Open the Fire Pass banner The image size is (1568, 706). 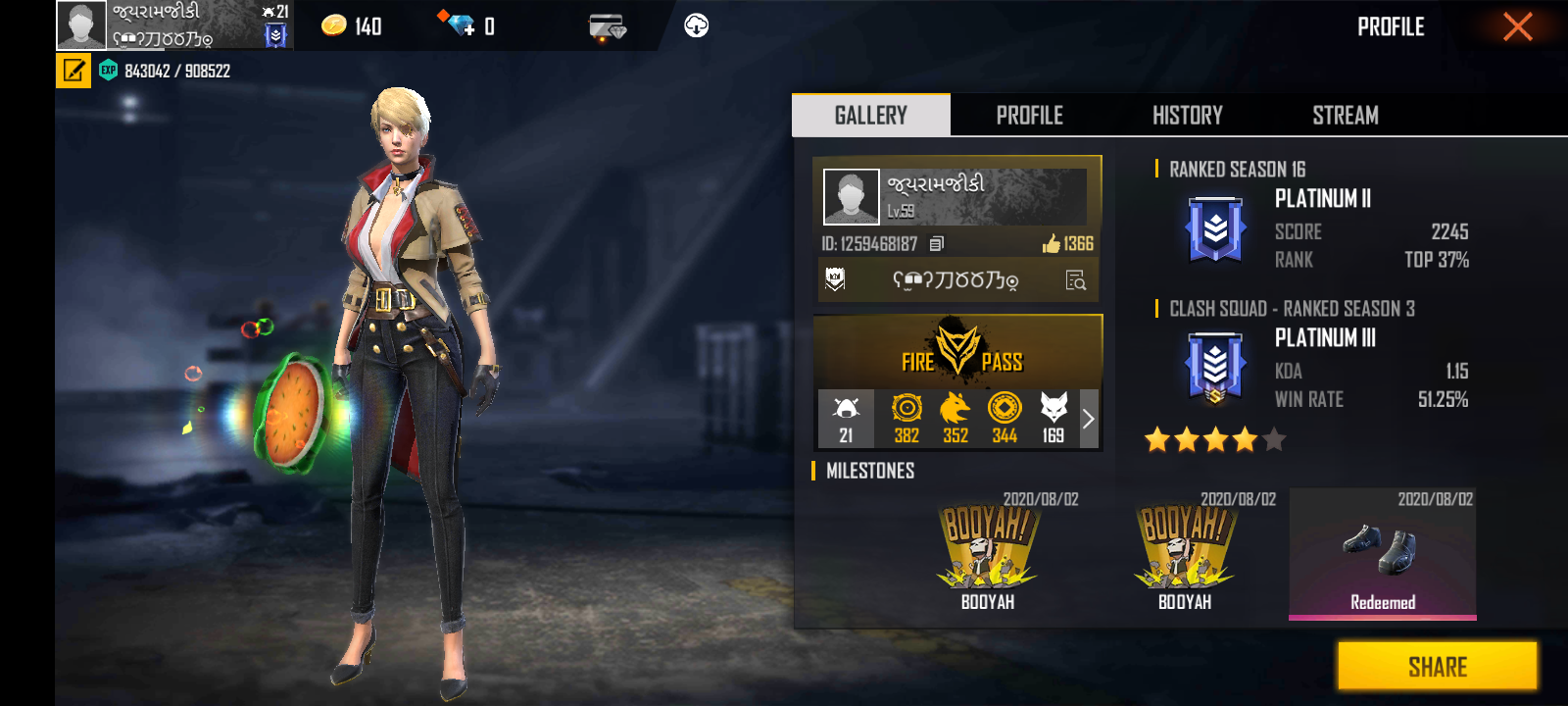pyautogui.click(x=957, y=351)
